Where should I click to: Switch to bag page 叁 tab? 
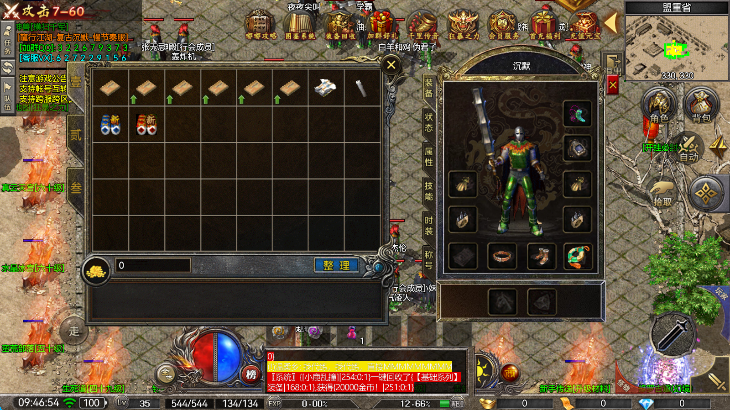point(76,188)
